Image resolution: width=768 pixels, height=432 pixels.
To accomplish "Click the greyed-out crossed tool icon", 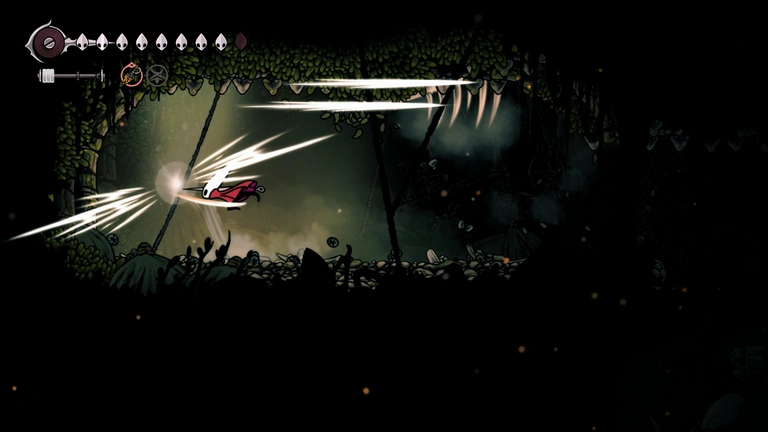I will (x=157, y=74).
